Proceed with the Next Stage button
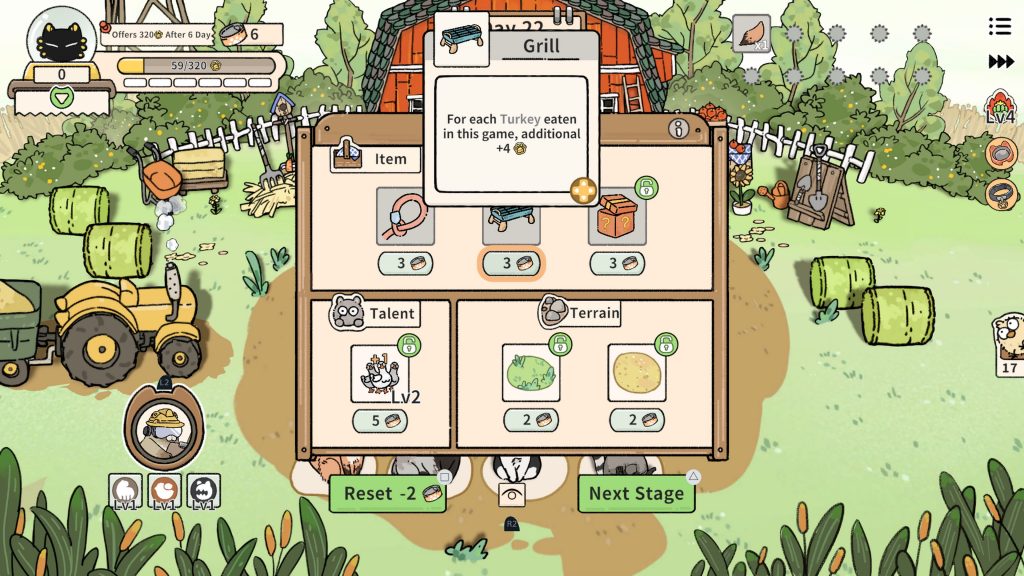The width and height of the screenshot is (1024, 576). (636, 493)
